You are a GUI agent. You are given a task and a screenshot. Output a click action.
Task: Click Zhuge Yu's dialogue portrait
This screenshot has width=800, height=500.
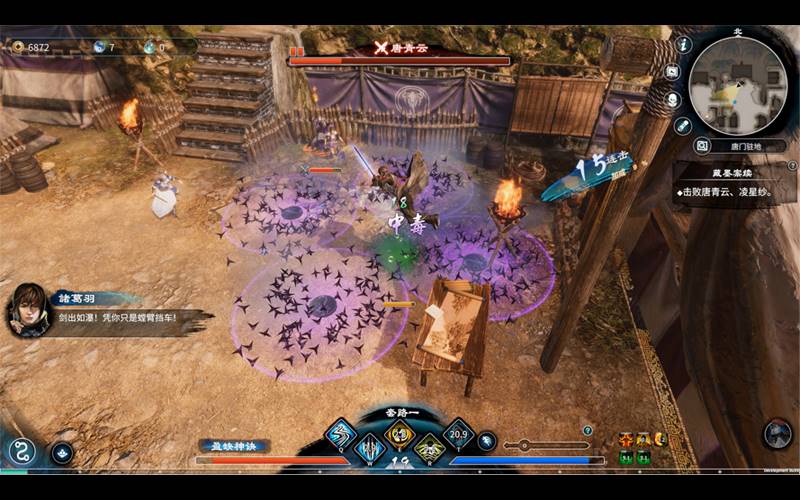[27, 311]
